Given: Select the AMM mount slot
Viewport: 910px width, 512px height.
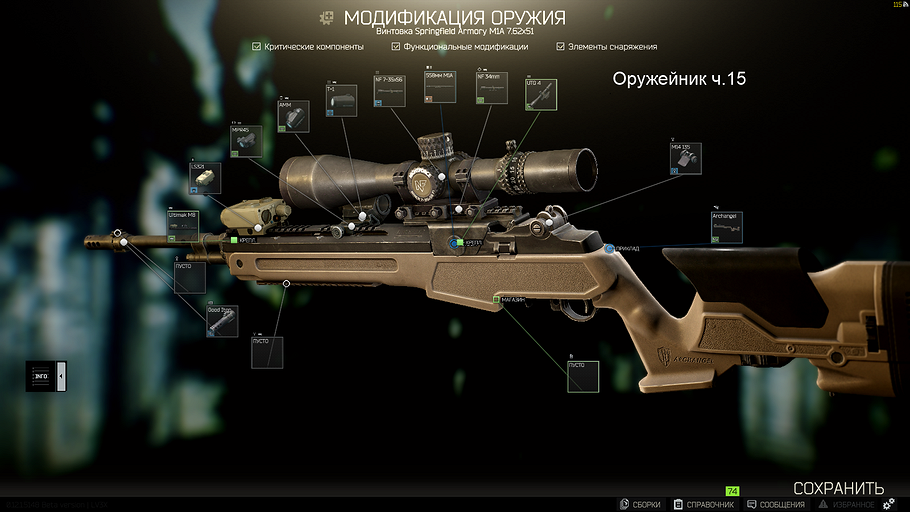Looking at the screenshot, I should click(292, 115).
